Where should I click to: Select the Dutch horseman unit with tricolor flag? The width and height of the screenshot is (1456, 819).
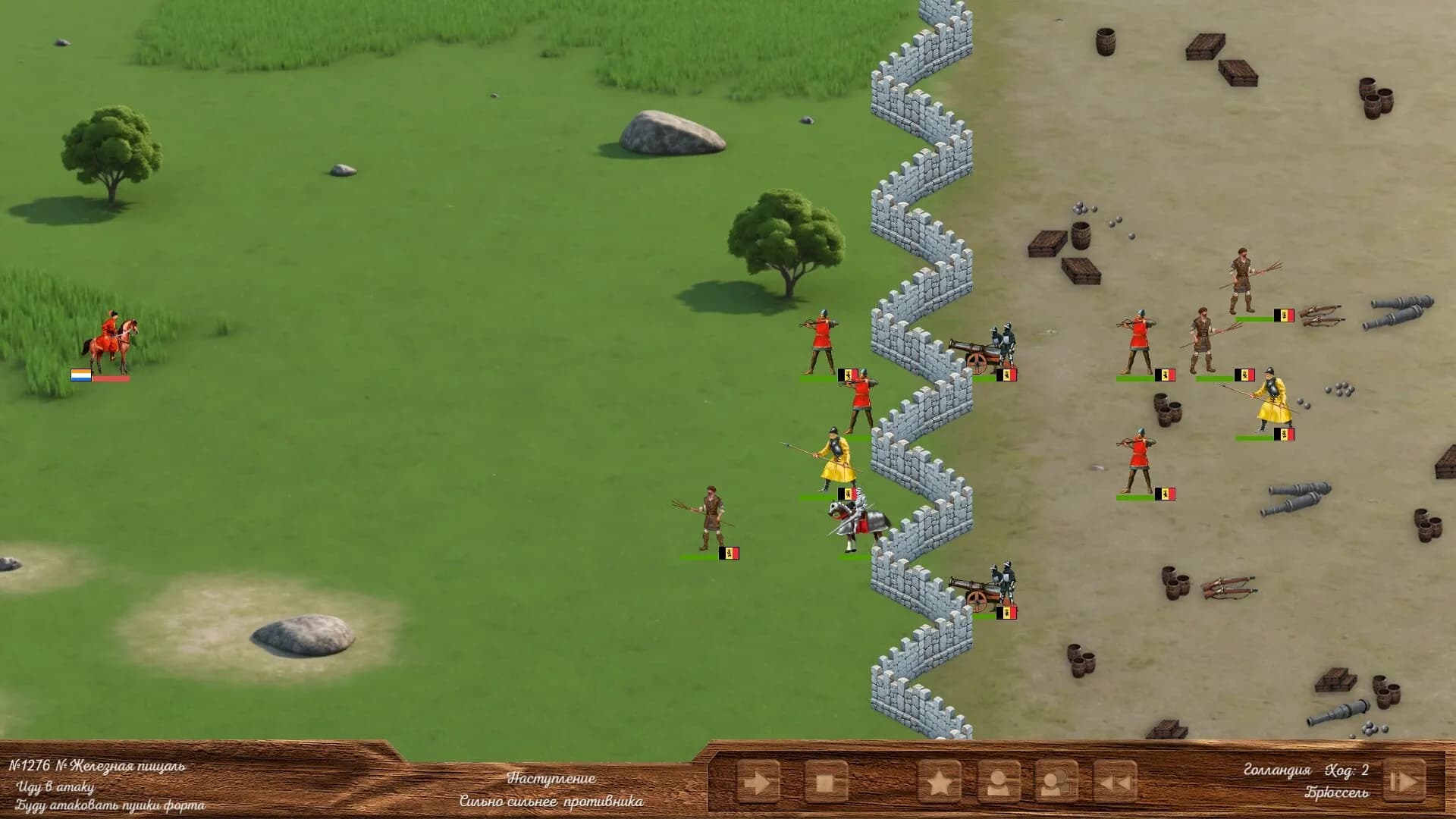click(111, 345)
